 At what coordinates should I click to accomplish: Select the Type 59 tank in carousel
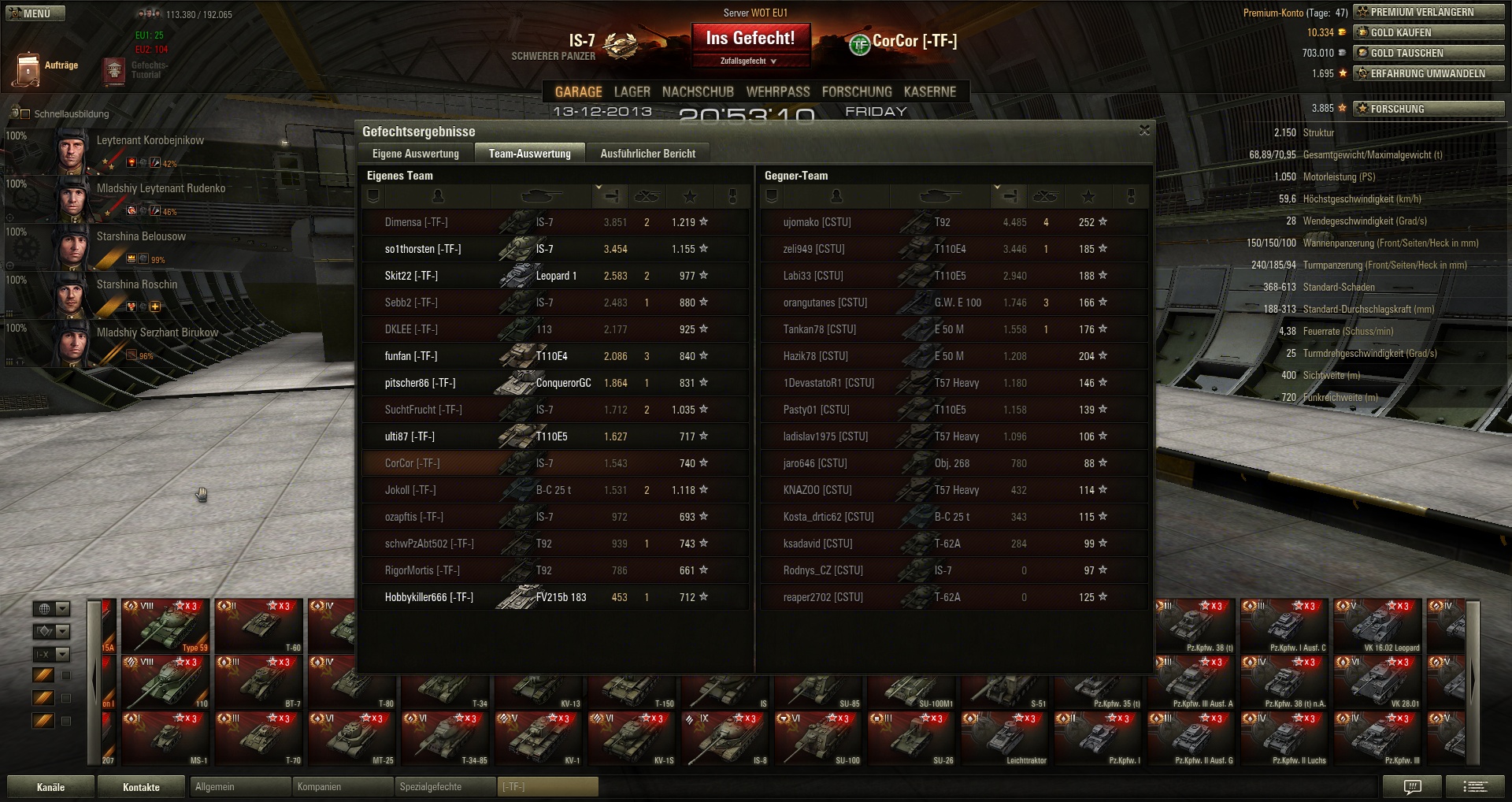pyautogui.click(x=165, y=626)
